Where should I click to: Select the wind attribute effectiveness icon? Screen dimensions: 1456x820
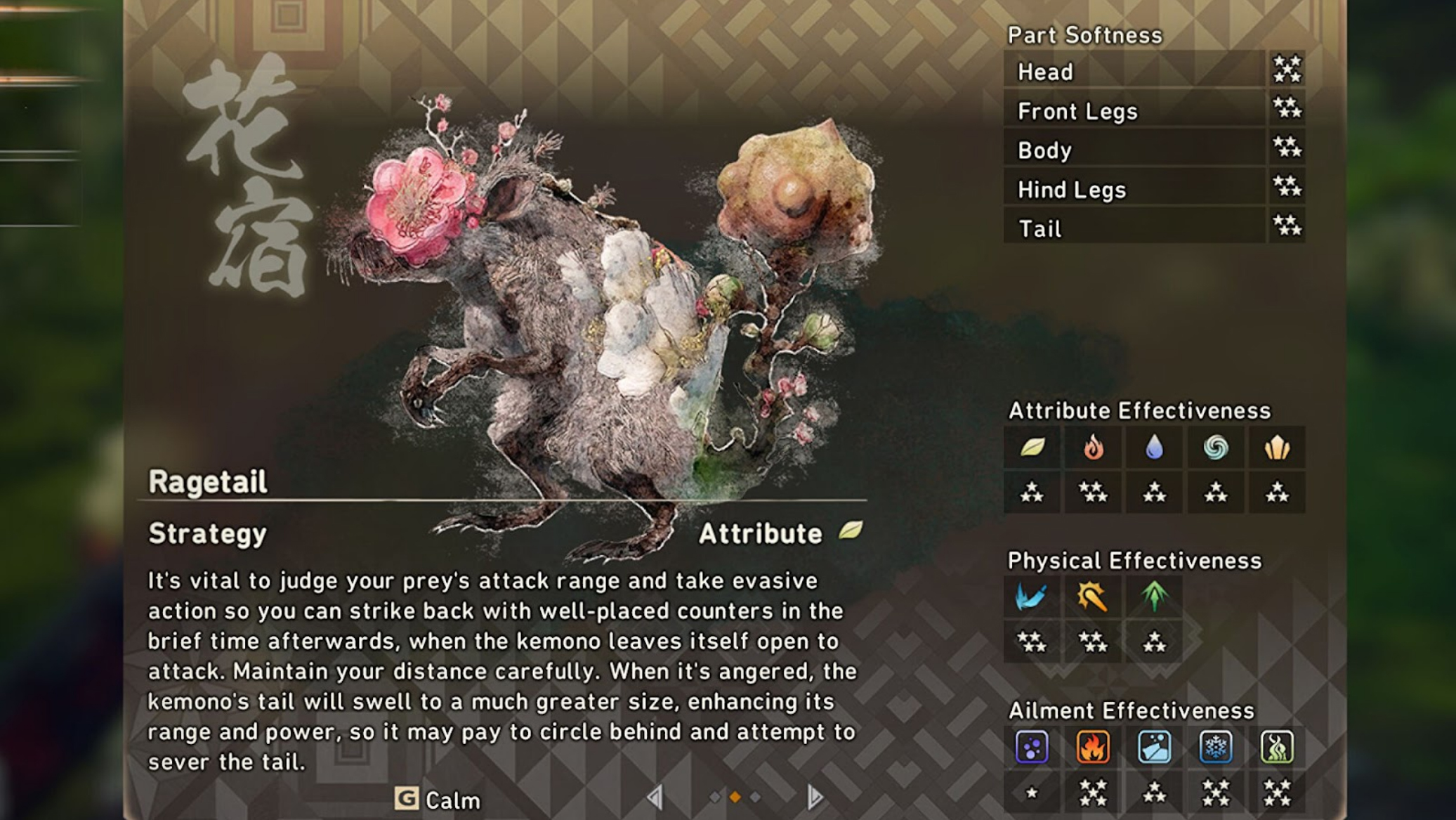pyautogui.click(x=1216, y=448)
